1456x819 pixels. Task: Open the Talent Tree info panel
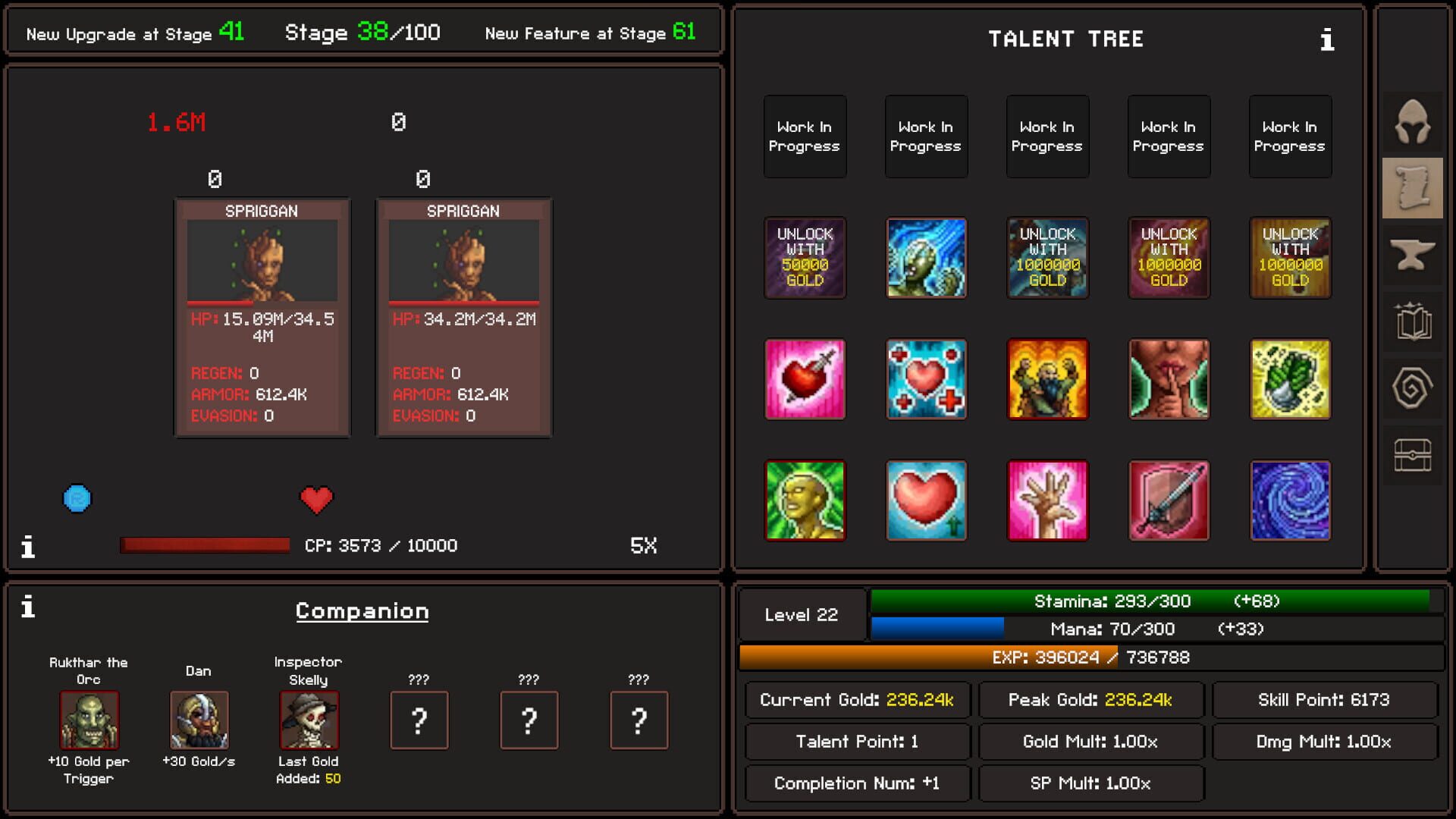click(1327, 40)
